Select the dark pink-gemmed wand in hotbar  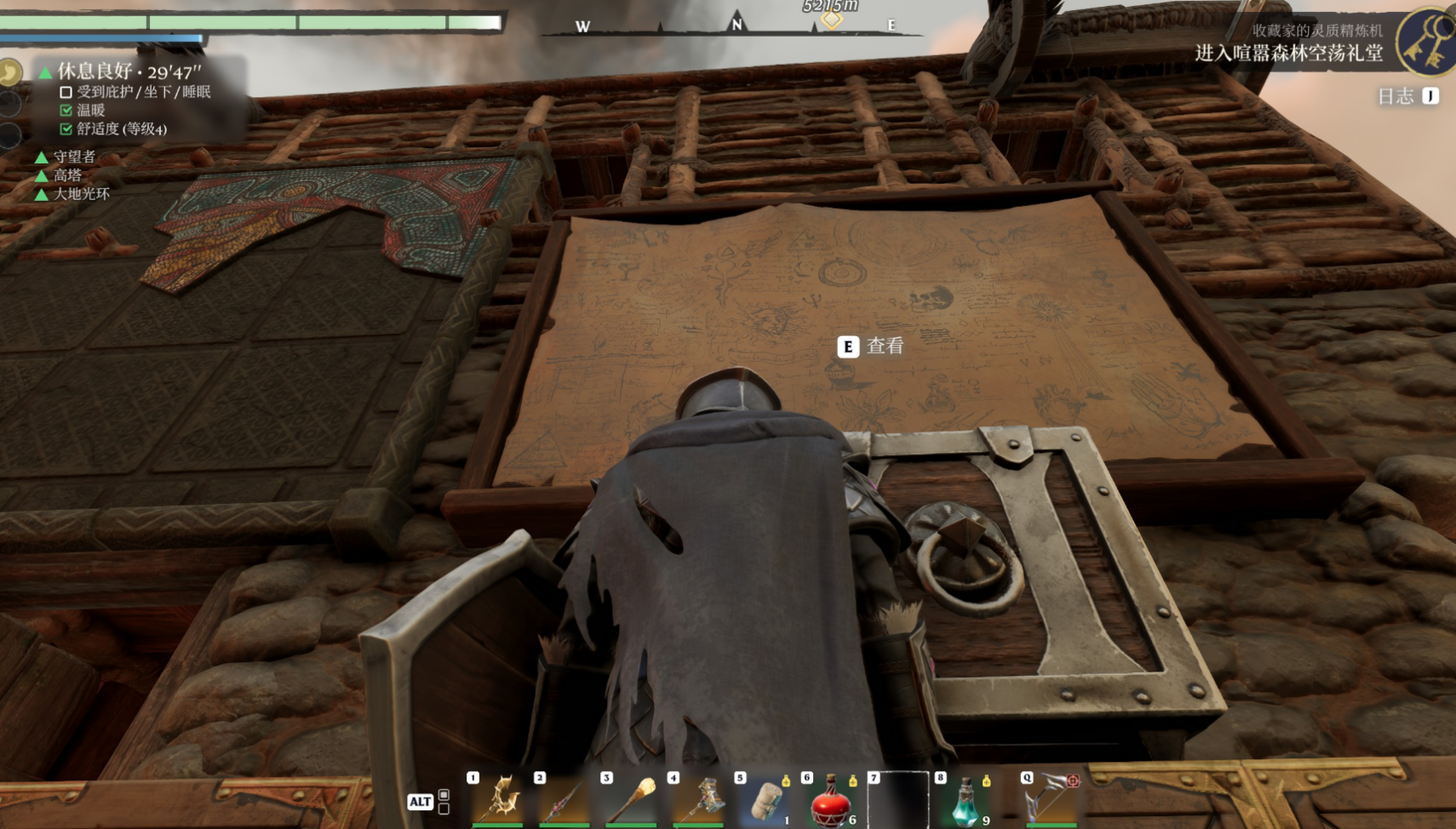point(564,800)
